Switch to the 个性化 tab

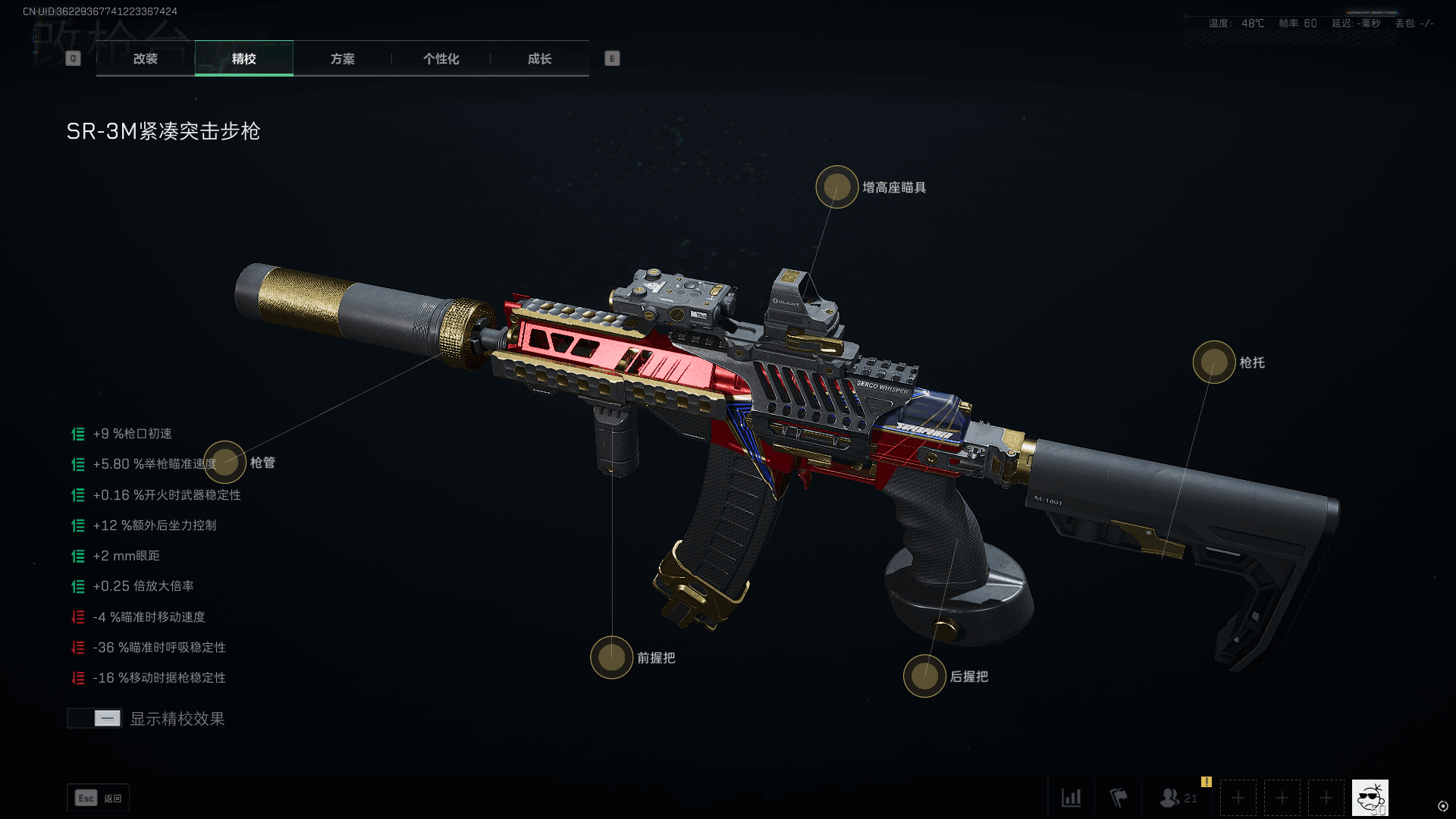pos(441,58)
